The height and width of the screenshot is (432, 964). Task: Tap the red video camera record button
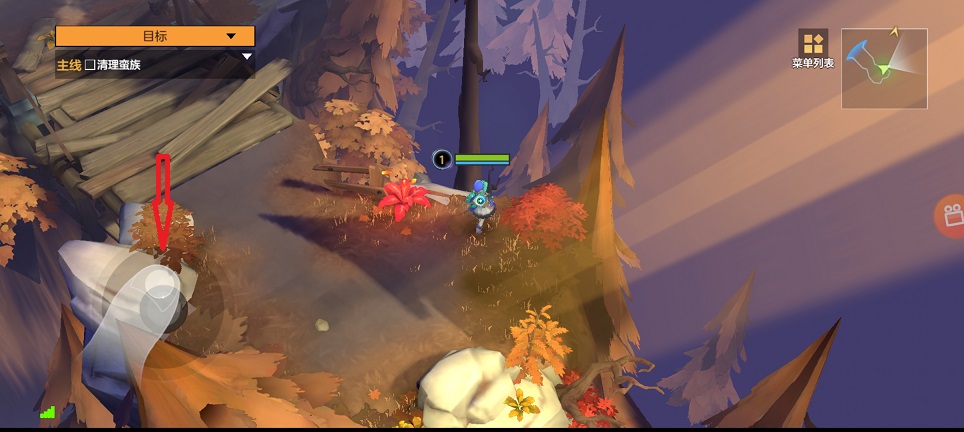click(949, 214)
